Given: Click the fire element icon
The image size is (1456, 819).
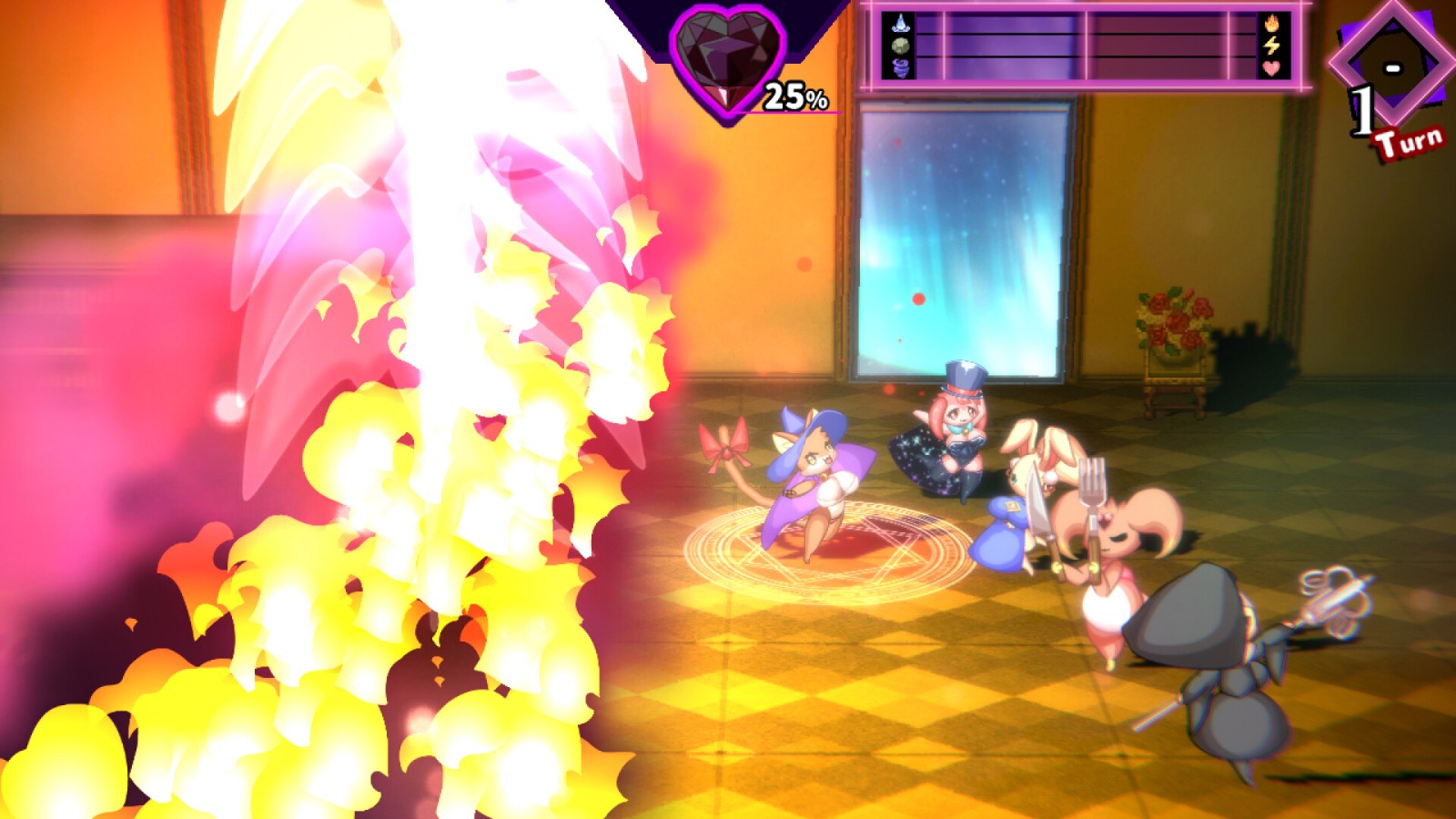Looking at the screenshot, I should (x=1271, y=23).
